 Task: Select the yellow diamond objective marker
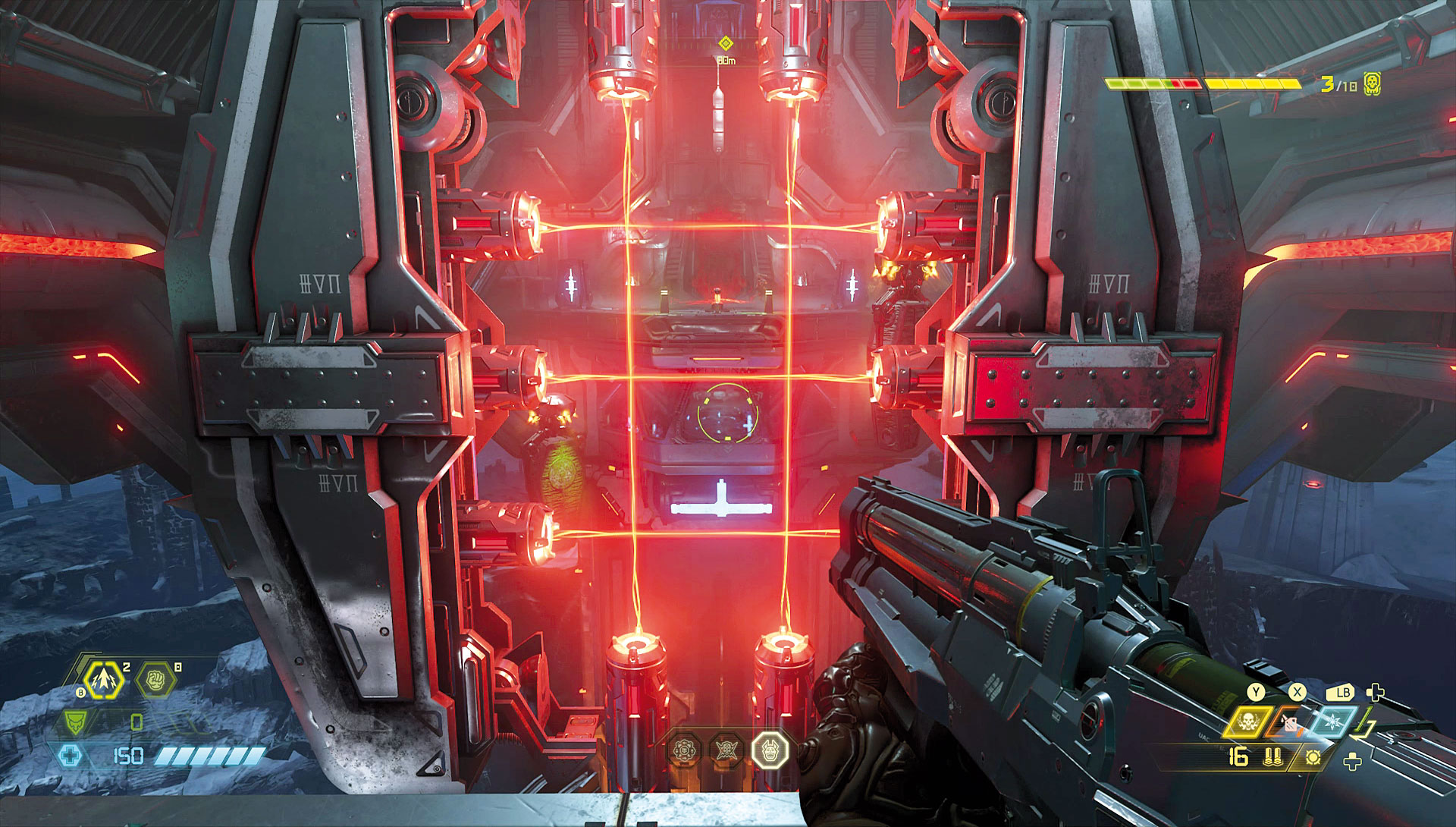click(x=726, y=43)
